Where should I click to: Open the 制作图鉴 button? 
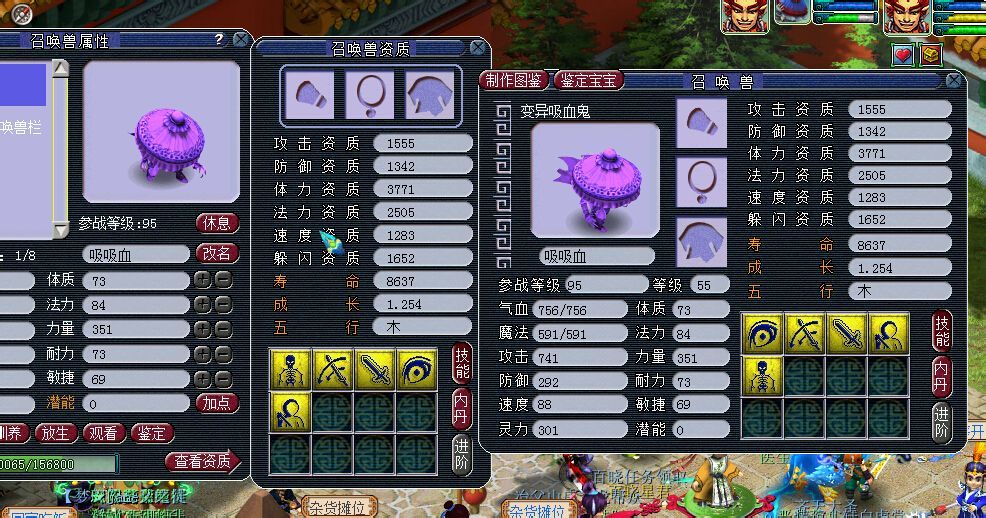pos(513,80)
